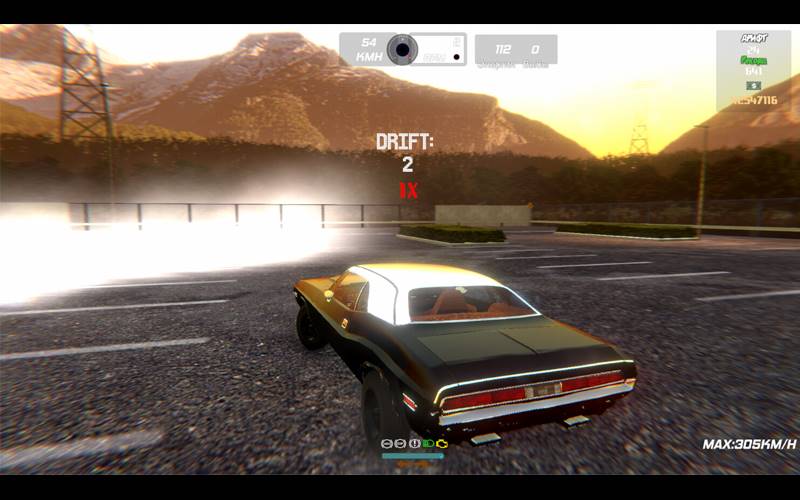Click the yellow check engine indicator icon
The height and width of the screenshot is (500, 800).
442,443
